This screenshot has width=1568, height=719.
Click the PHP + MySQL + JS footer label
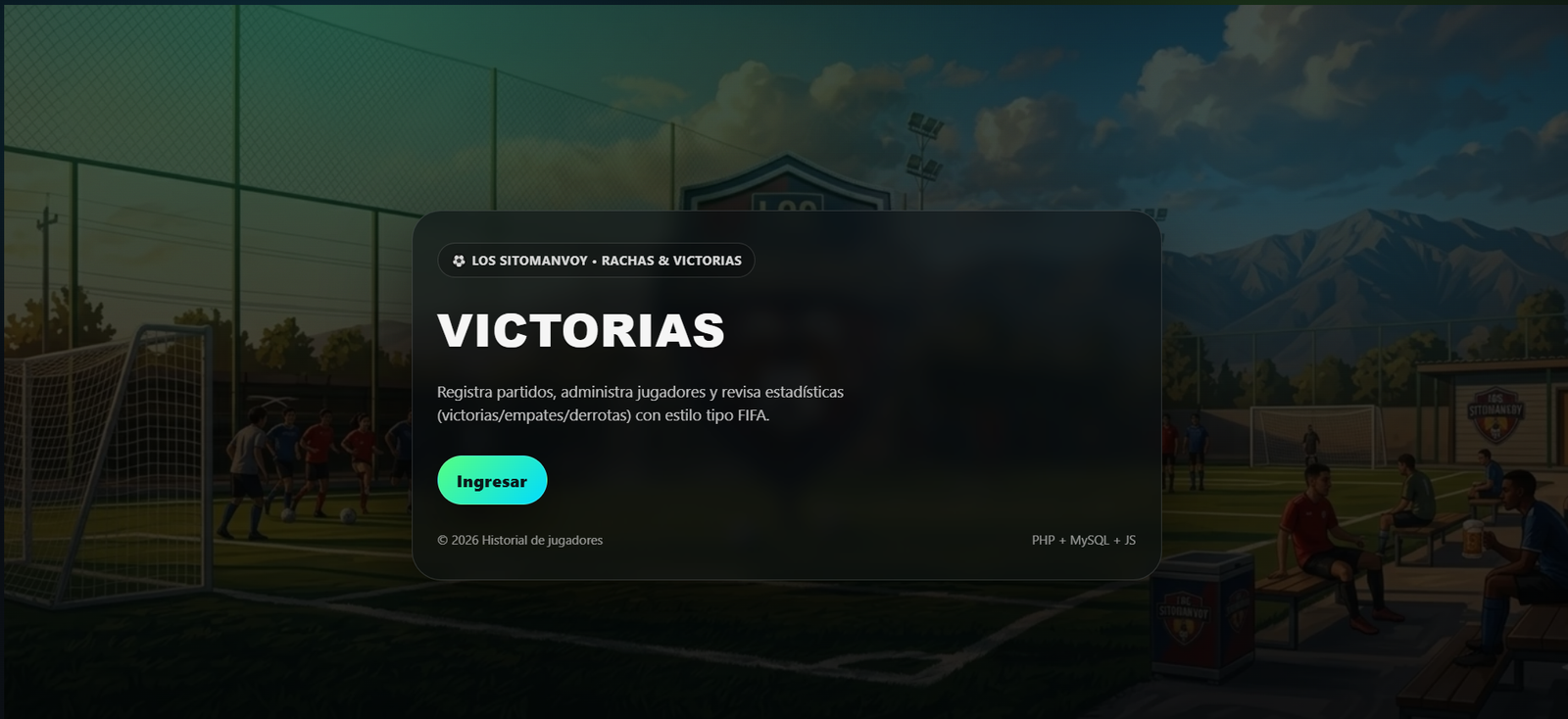coord(1082,539)
